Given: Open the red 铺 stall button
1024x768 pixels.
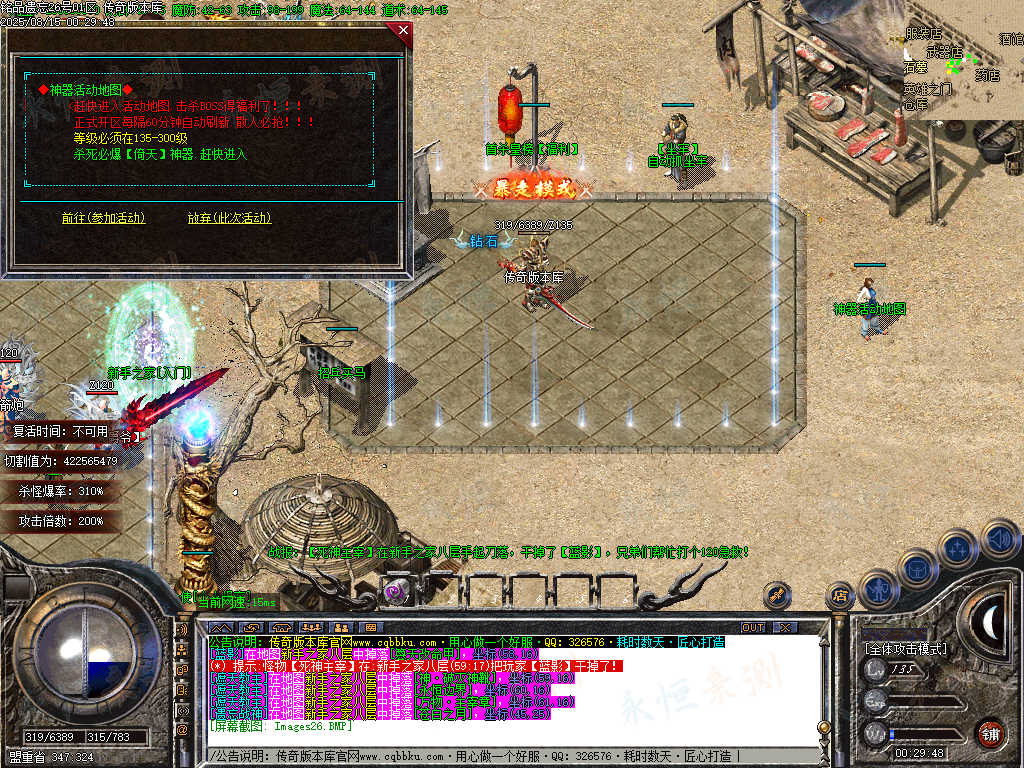Looking at the screenshot, I should point(991,732).
